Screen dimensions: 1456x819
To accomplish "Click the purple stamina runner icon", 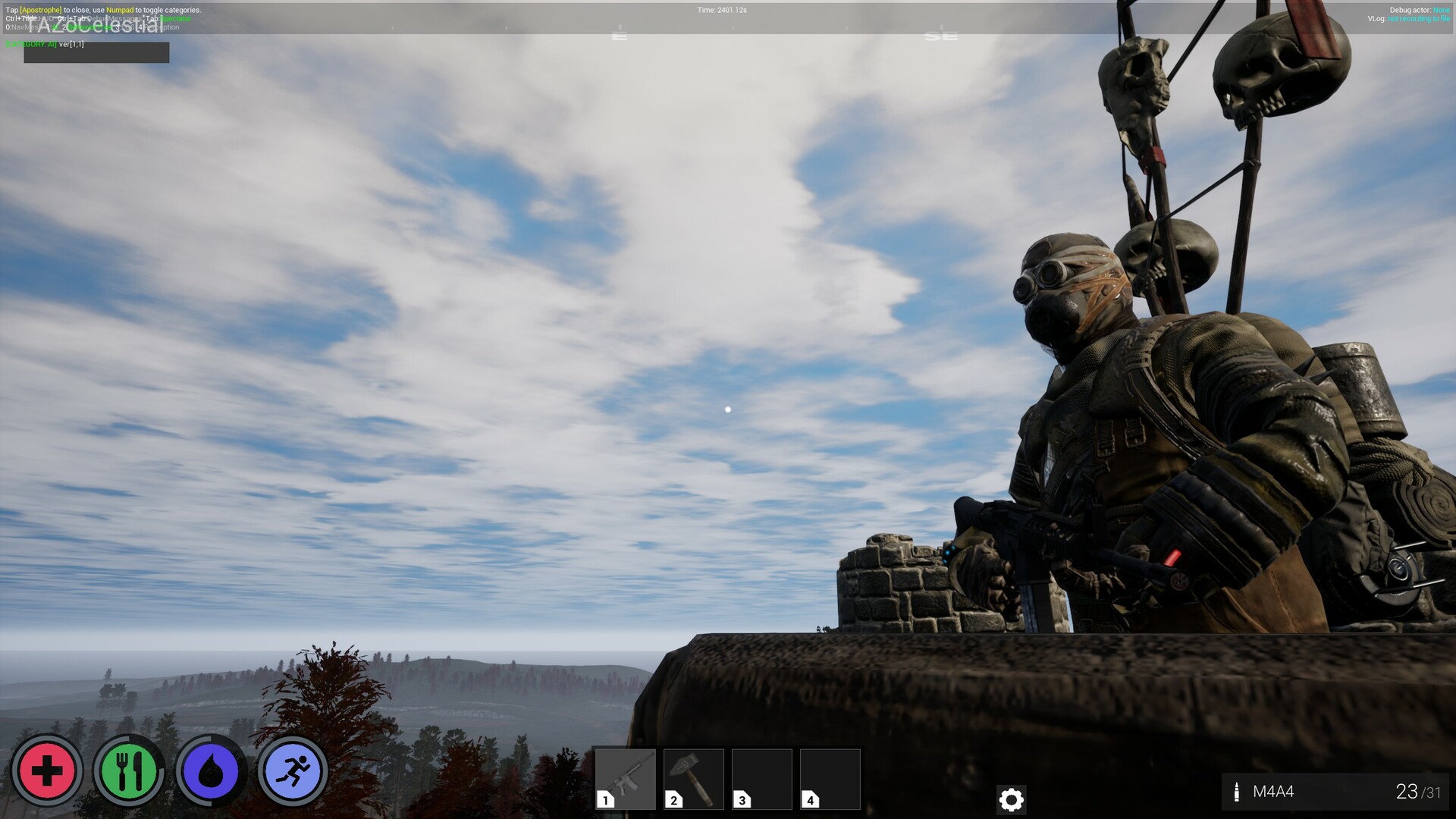I will point(291,770).
